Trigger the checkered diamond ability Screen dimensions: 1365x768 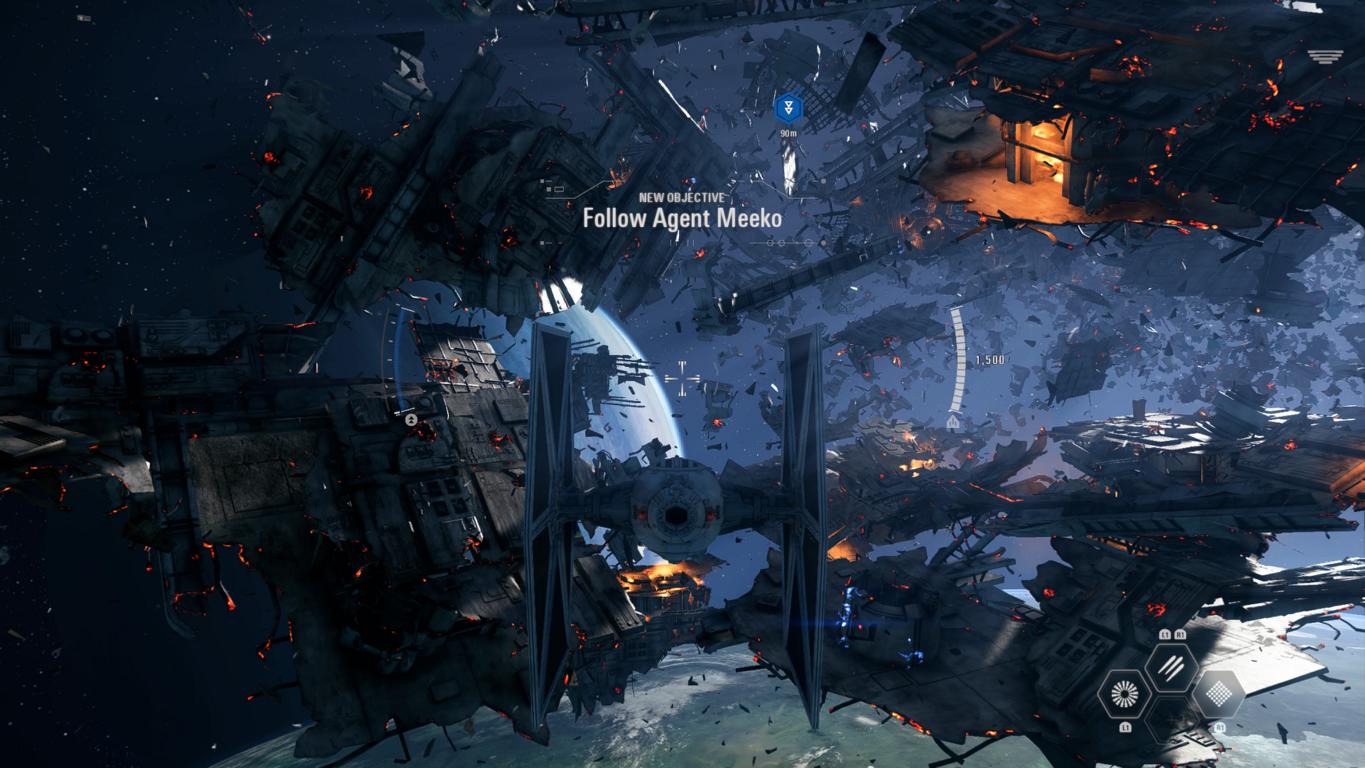coord(1217,693)
